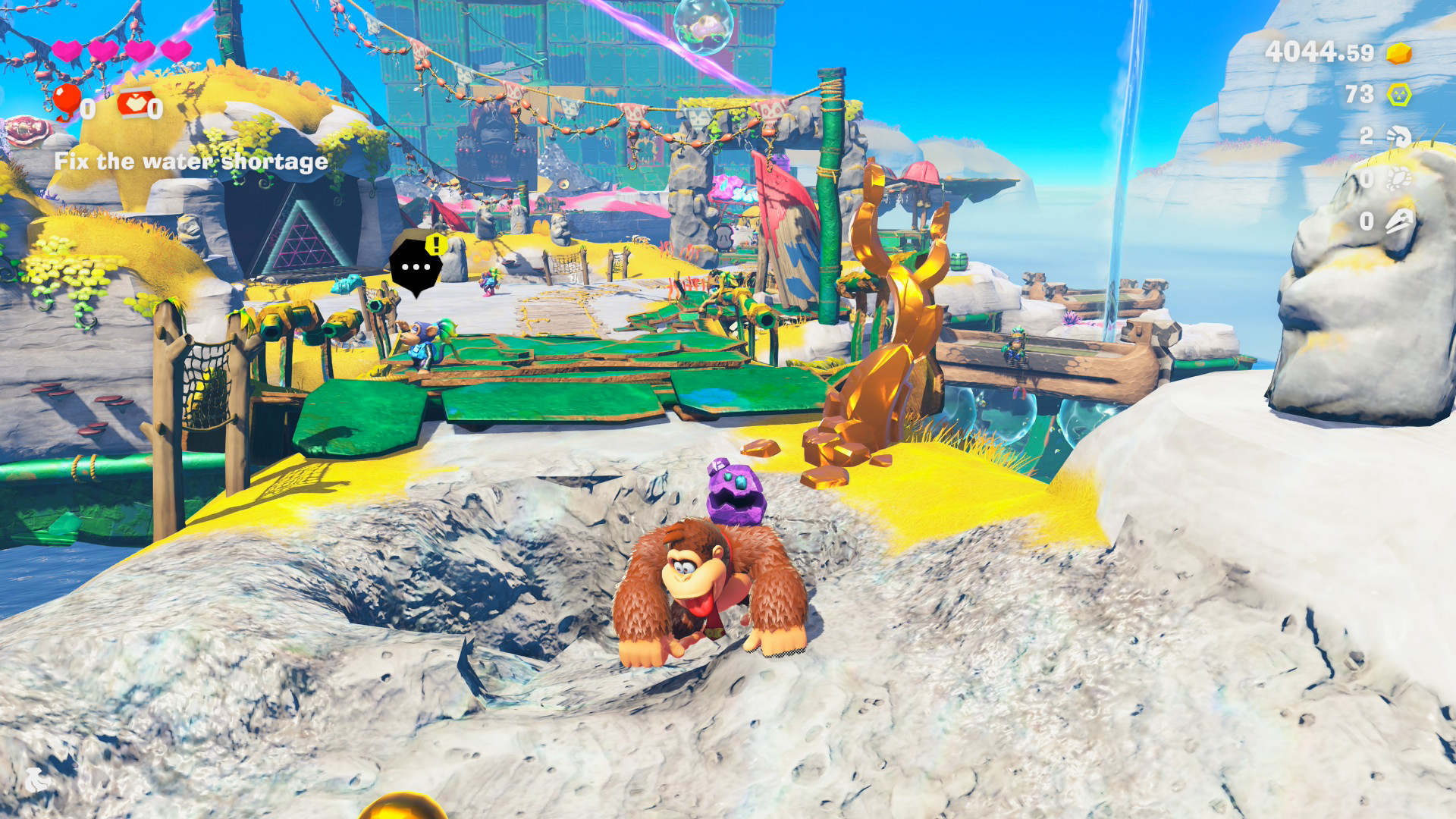Screen dimensions: 1456x819
Task: Select the round shell fossil icon
Action: [1398, 179]
